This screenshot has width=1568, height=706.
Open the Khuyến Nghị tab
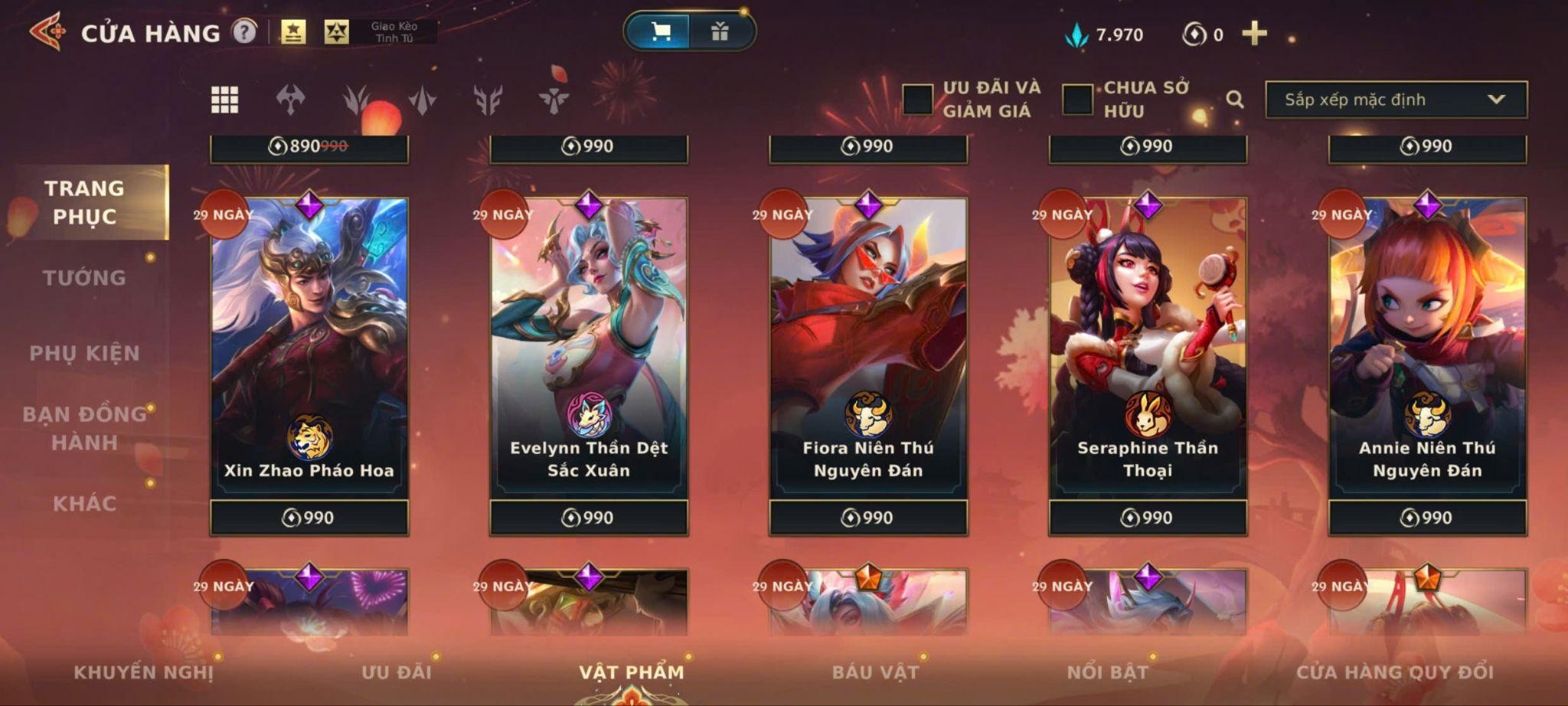[143, 672]
